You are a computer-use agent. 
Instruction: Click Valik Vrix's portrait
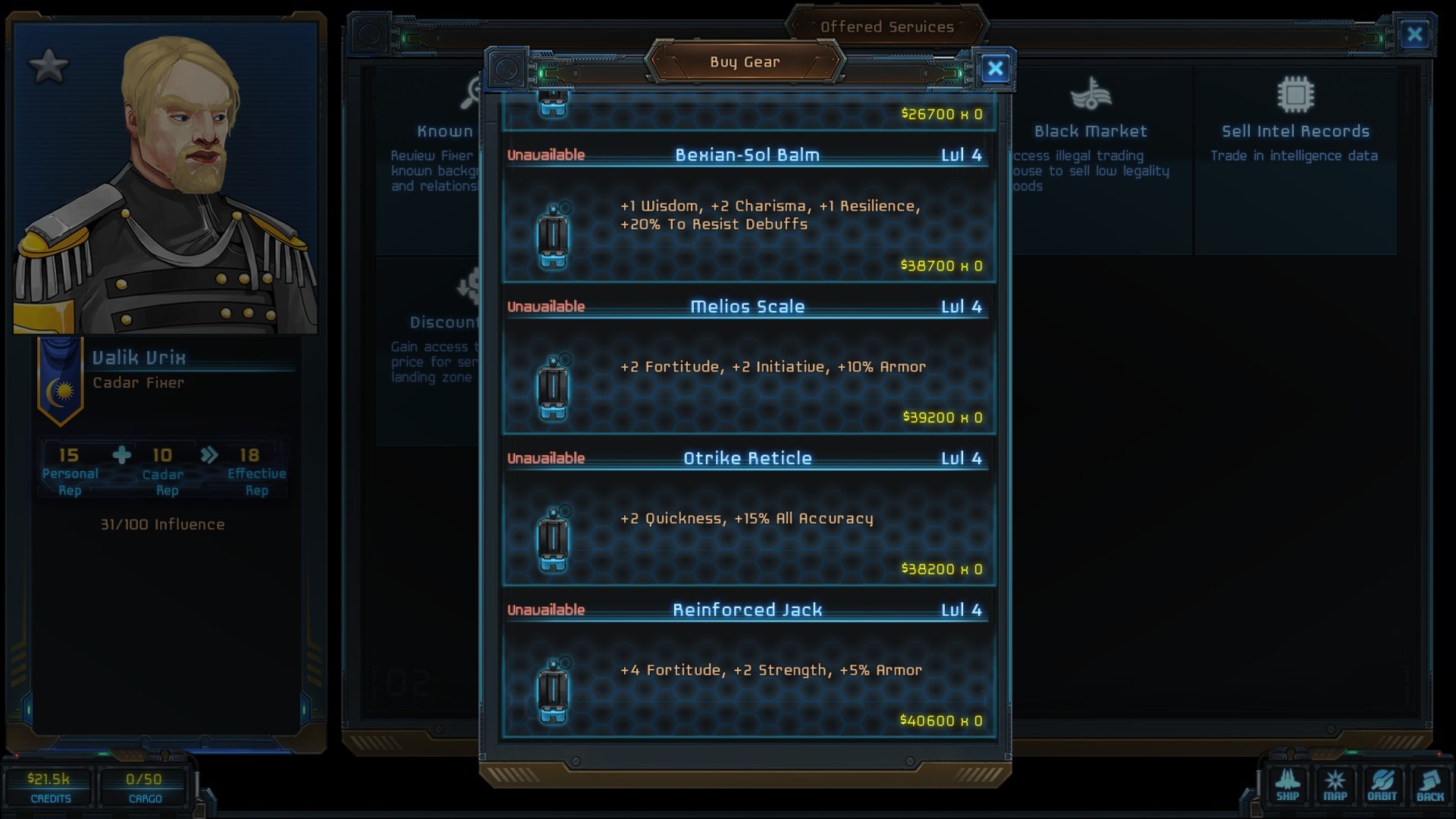click(165, 182)
